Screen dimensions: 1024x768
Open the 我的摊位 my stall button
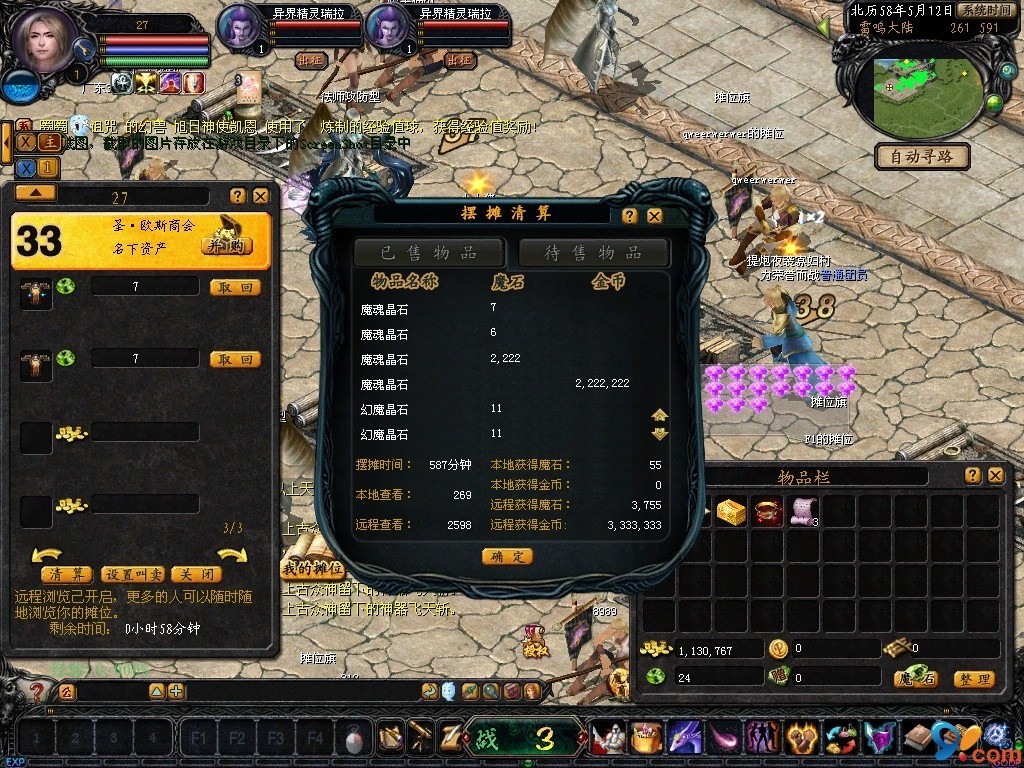[x=311, y=569]
